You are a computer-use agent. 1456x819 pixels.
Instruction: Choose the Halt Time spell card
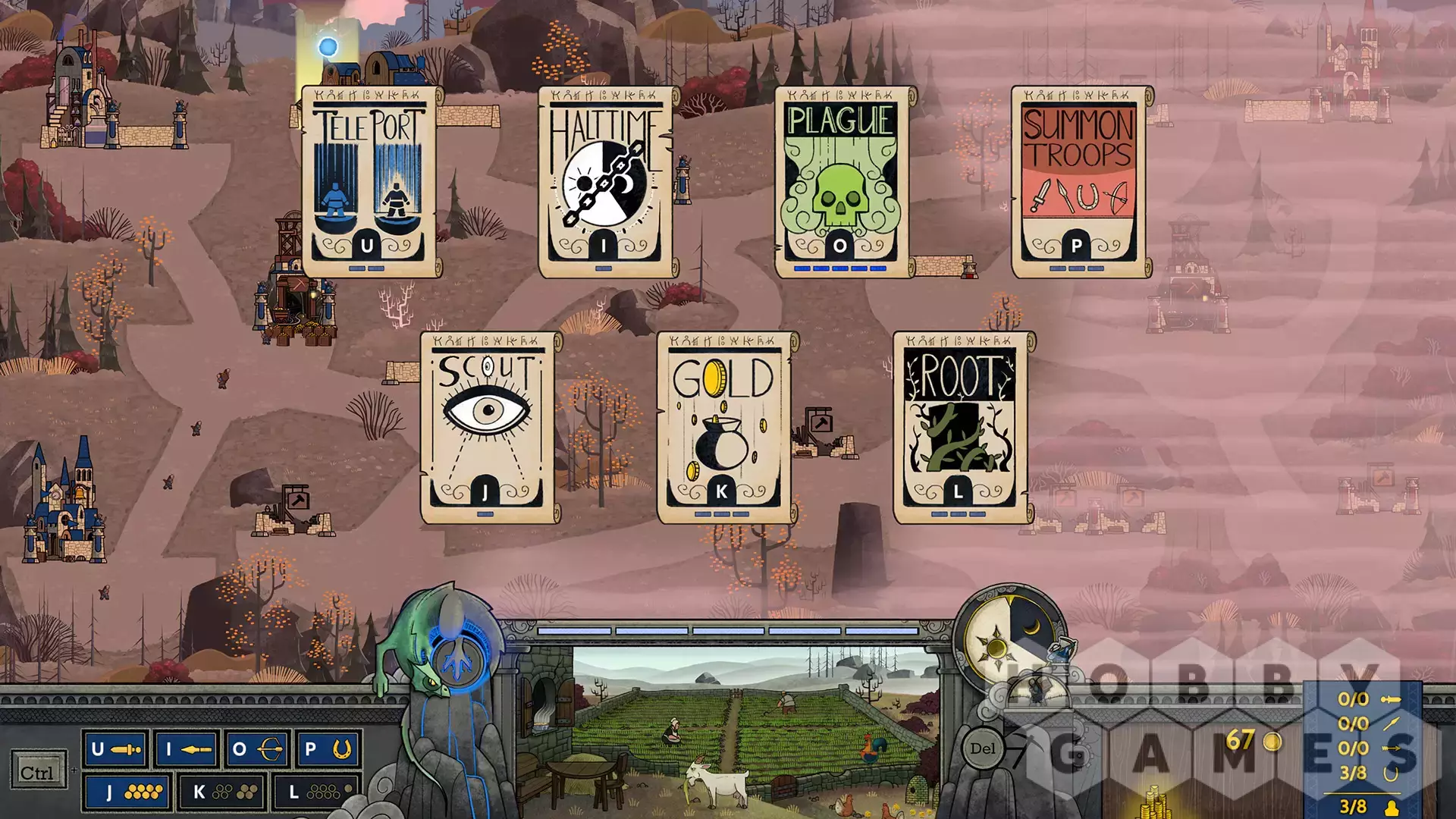coord(604,182)
